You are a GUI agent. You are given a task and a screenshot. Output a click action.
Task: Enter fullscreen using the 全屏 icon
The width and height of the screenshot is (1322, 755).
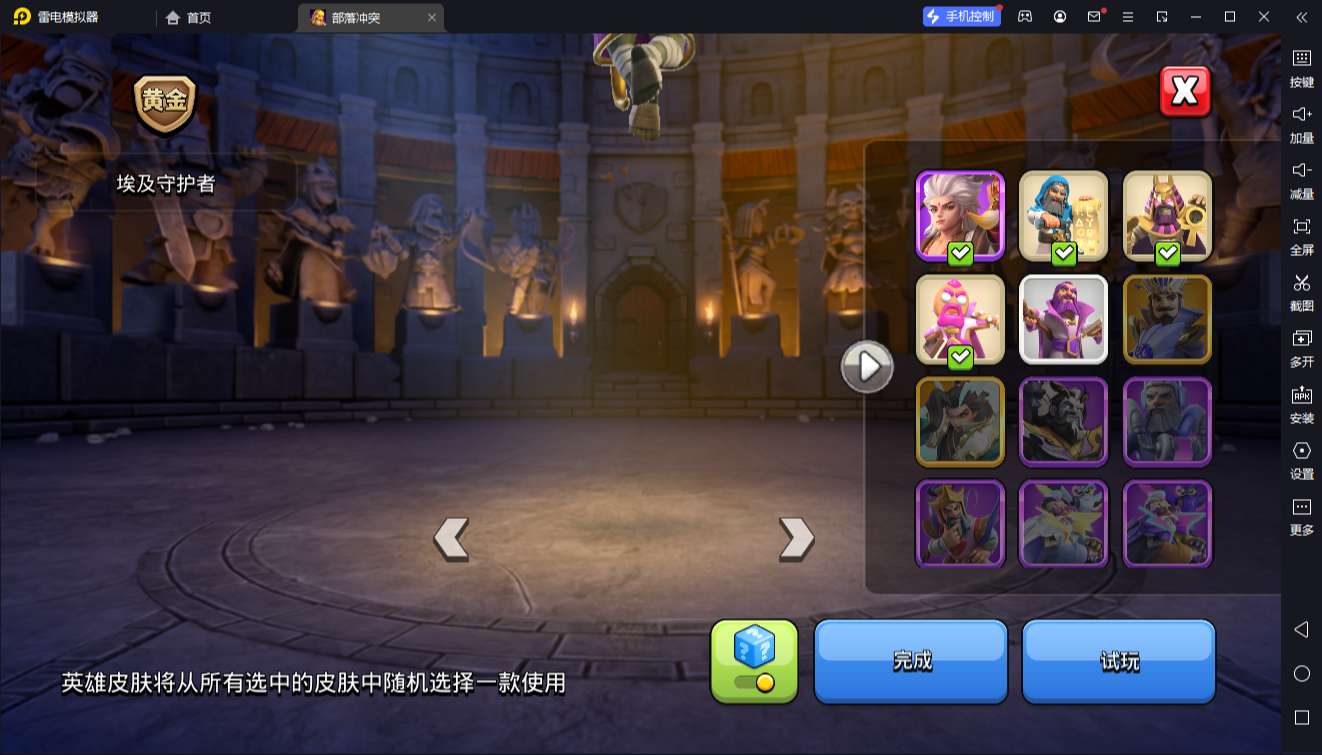pyautogui.click(x=1302, y=237)
